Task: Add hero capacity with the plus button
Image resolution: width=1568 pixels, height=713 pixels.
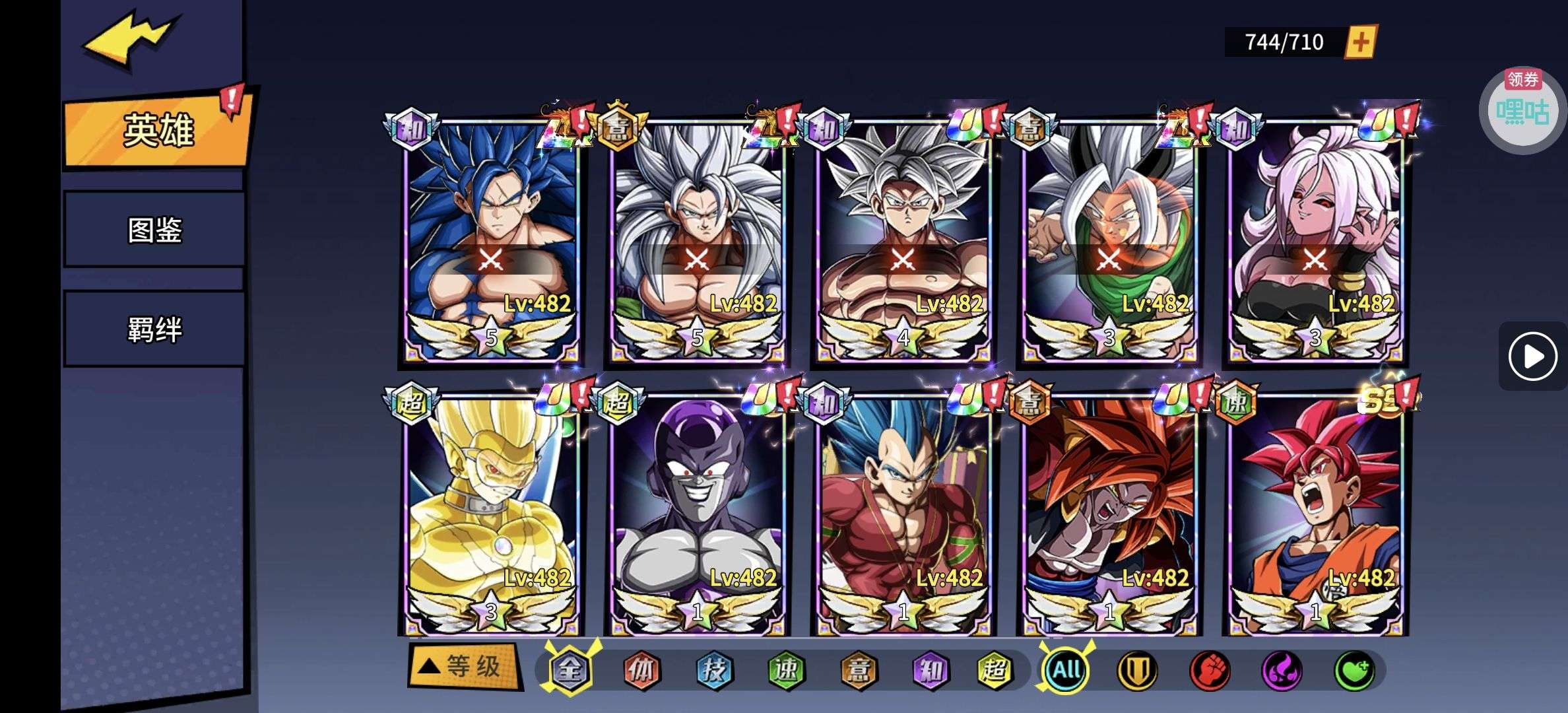Action: (1360, 42)
